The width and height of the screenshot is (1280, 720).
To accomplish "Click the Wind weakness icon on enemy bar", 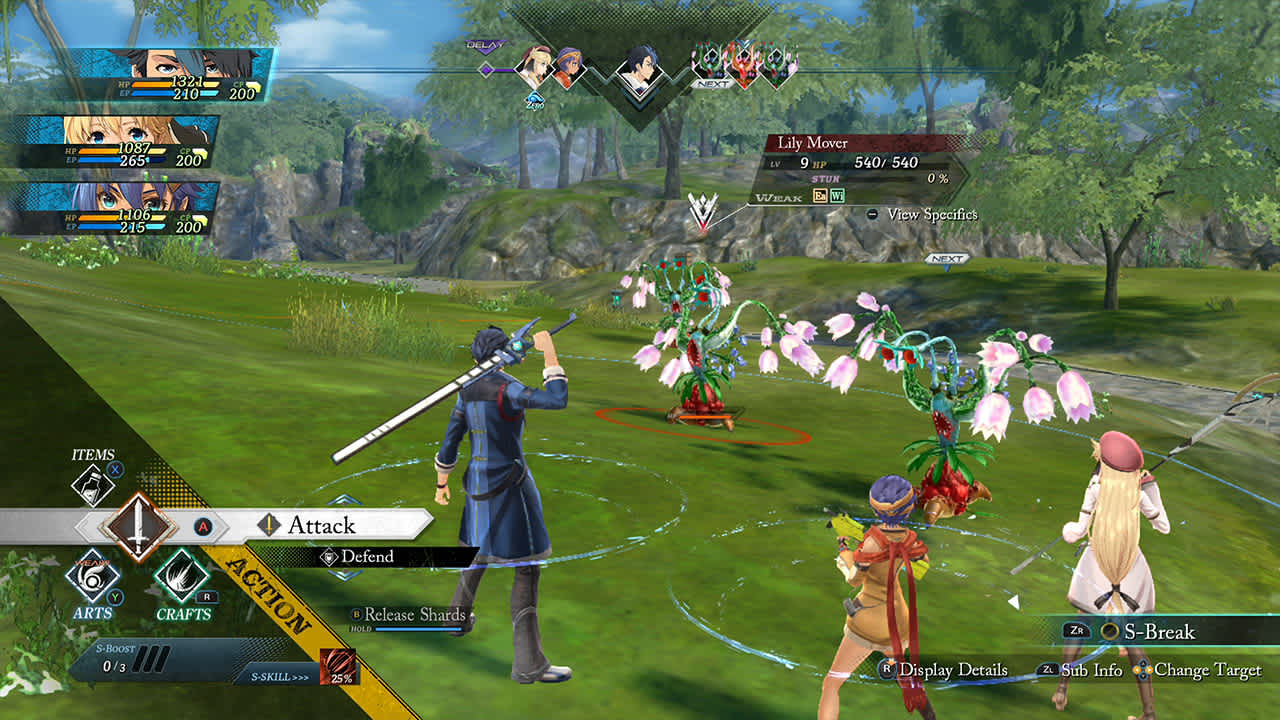I will (839, 197).
